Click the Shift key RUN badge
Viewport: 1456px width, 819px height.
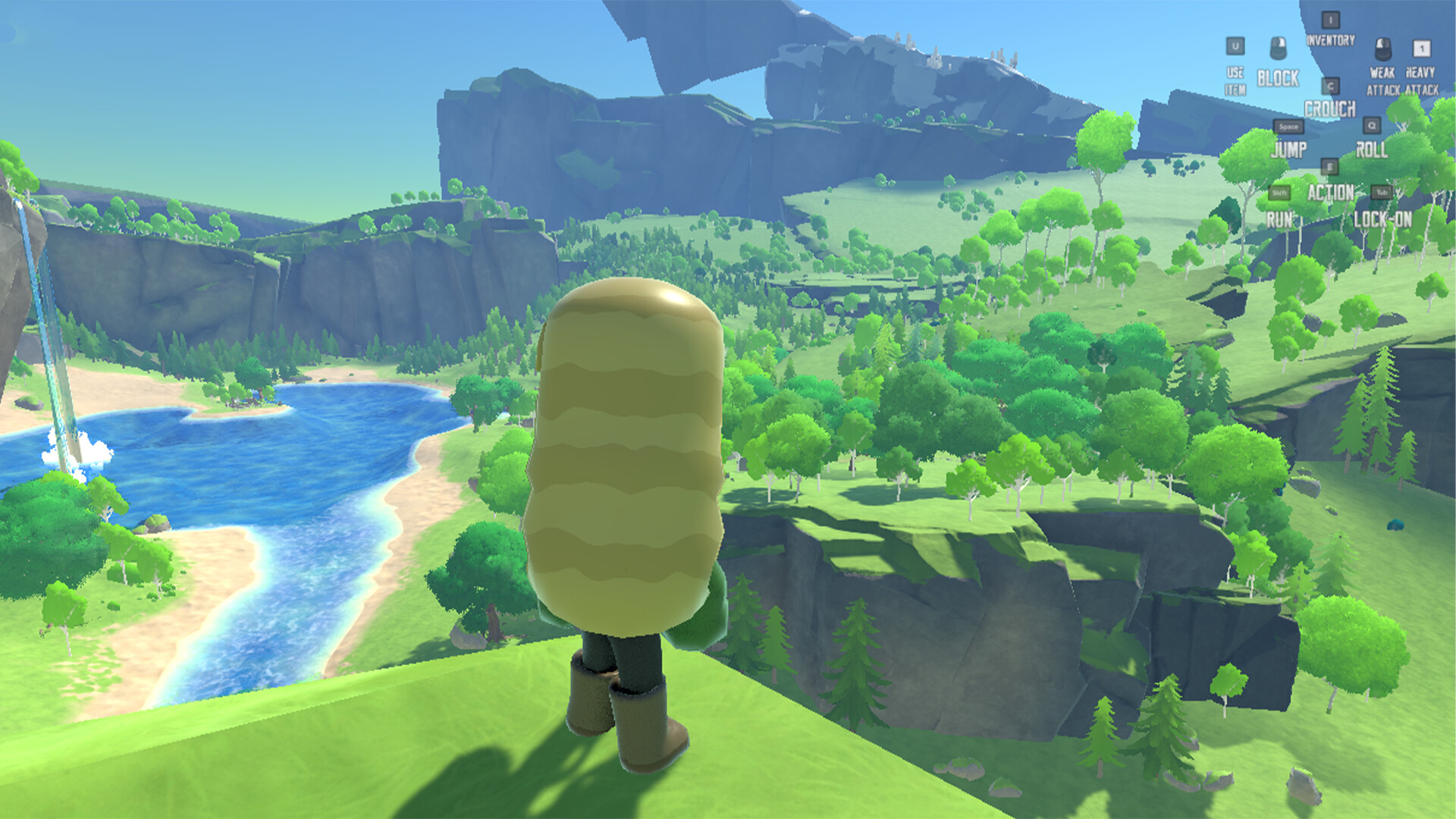pyautogui.click(x=1279, y=192)
